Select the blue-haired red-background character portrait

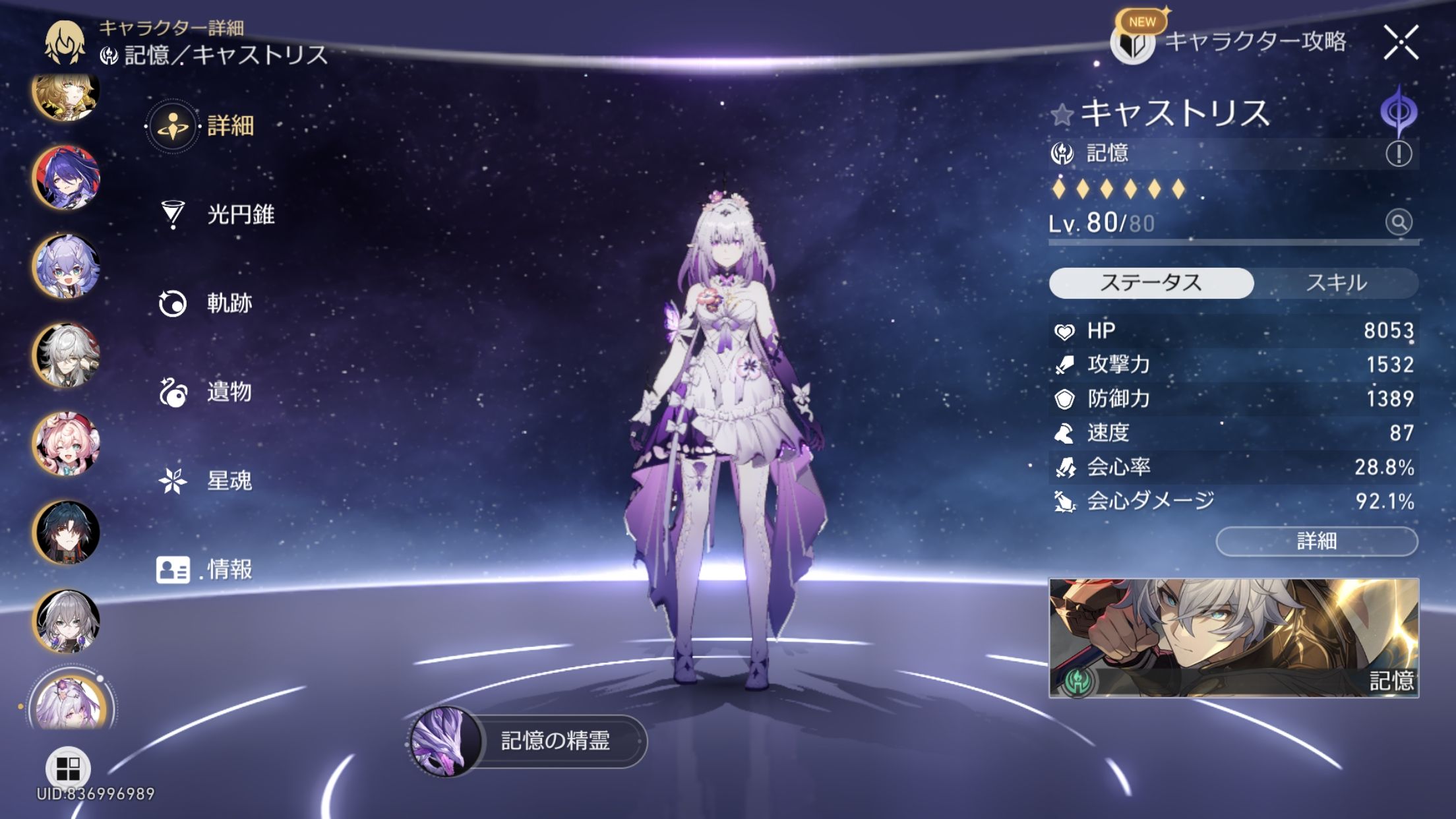click(66, 177)
